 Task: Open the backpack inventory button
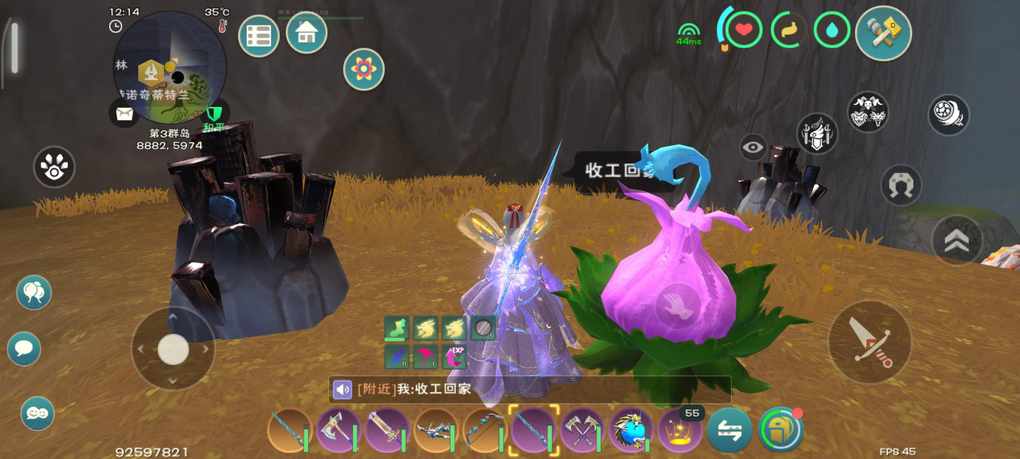click(x=781, y=430)
